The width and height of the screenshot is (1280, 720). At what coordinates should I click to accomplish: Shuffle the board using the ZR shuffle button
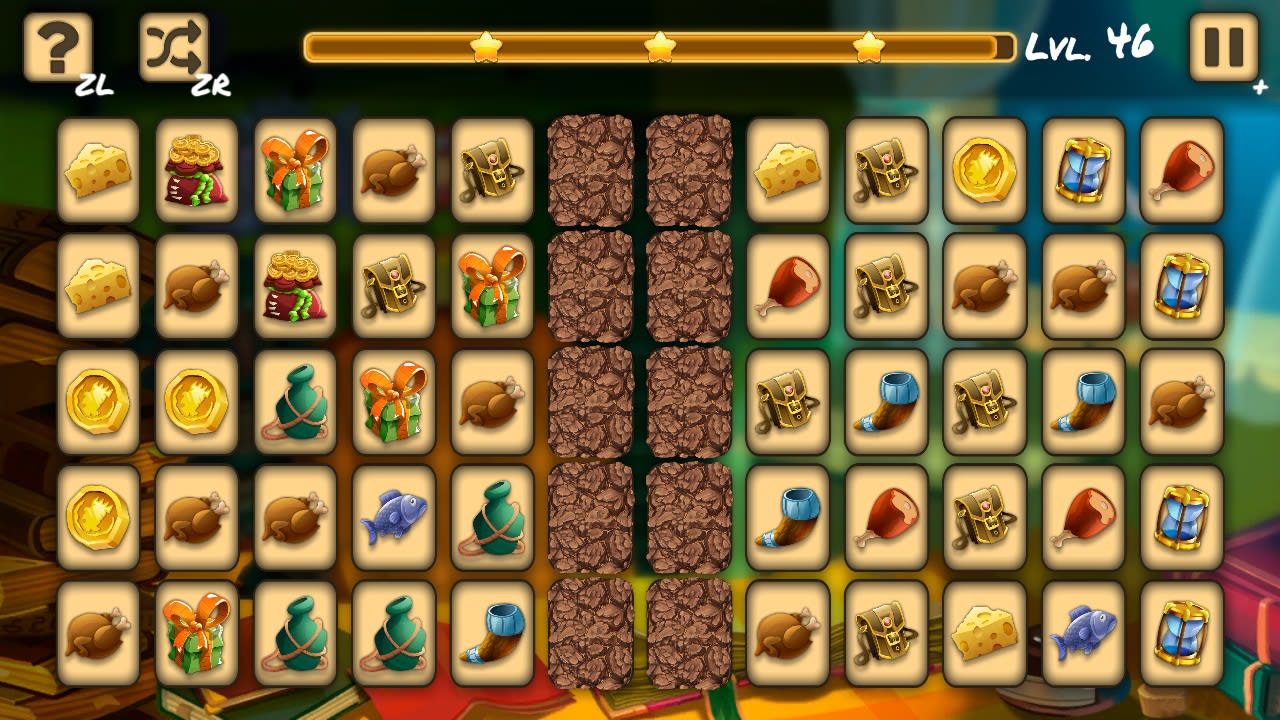point(173,45)
